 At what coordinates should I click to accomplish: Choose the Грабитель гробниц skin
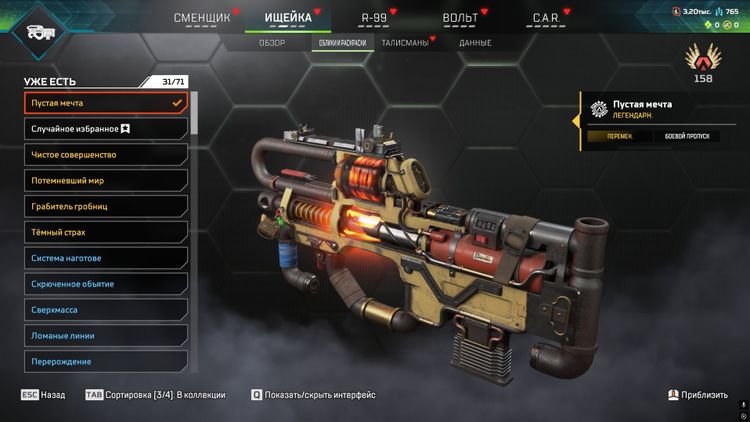point(106,207)
